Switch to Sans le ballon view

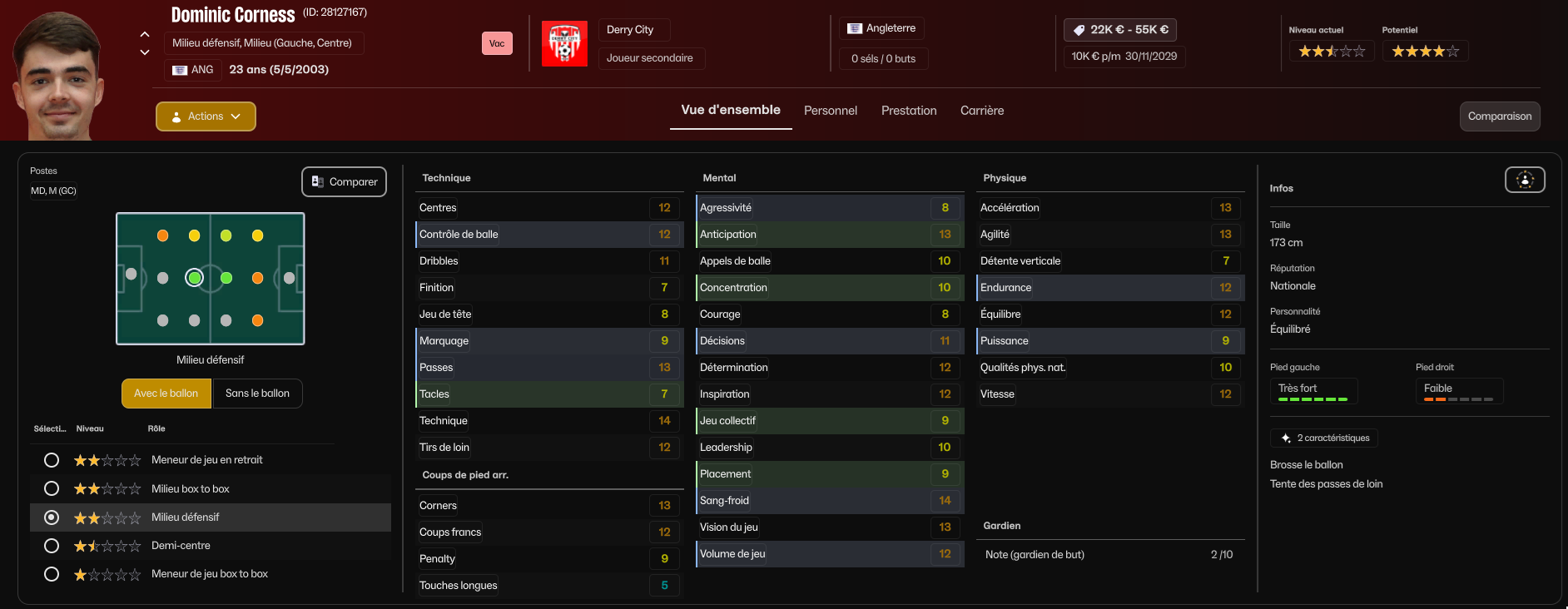(257, 394)
